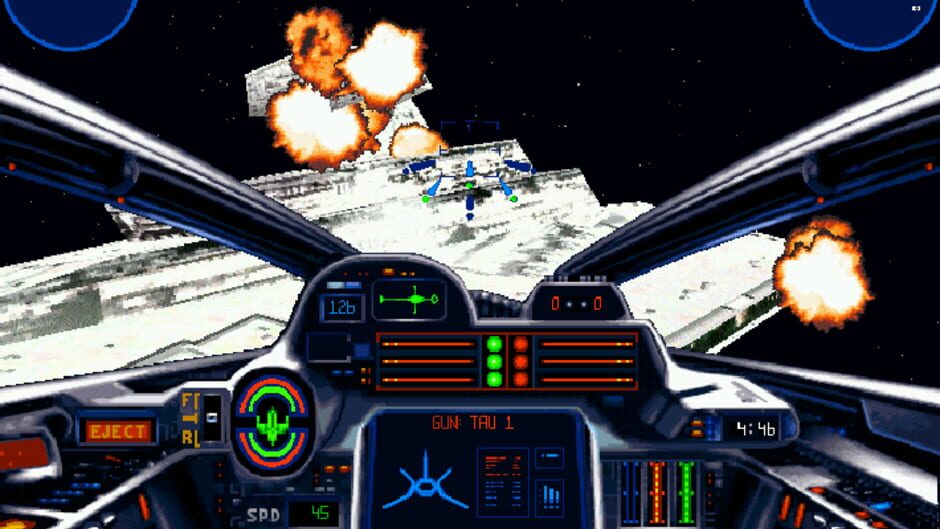Image resolution: width=940 pixels, height=529 pixels.
Task: Click the circular shield status indicator
Action: click(x=272, y=420)
